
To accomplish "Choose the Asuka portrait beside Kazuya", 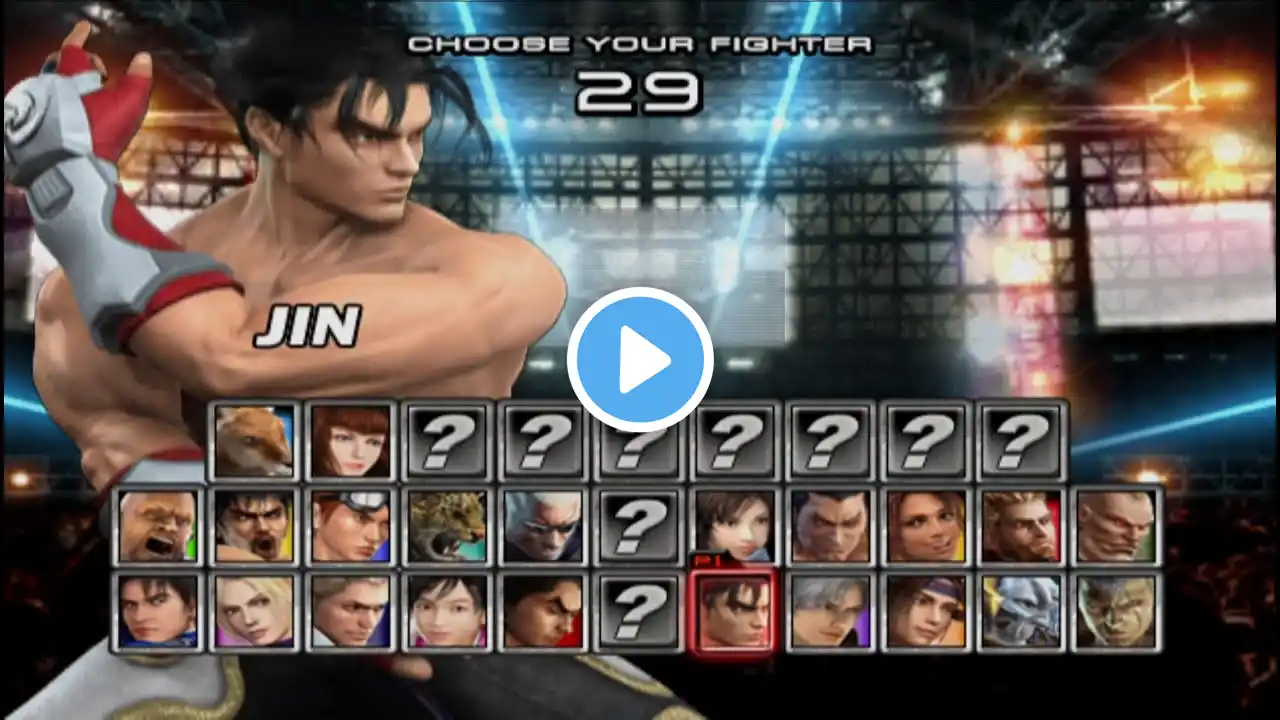I will (733, 525).
